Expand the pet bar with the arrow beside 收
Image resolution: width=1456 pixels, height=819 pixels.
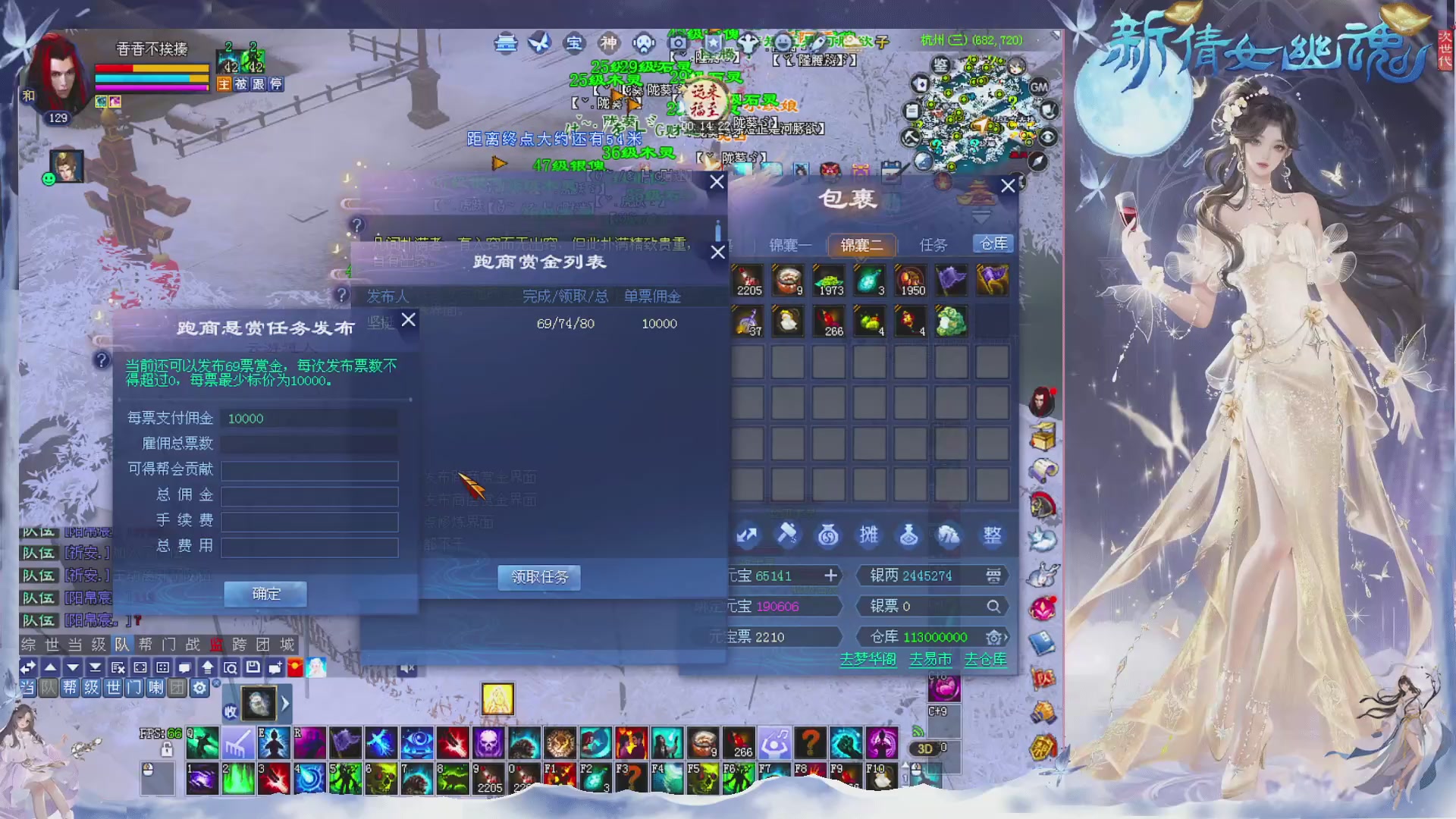(x=285, y=704)
